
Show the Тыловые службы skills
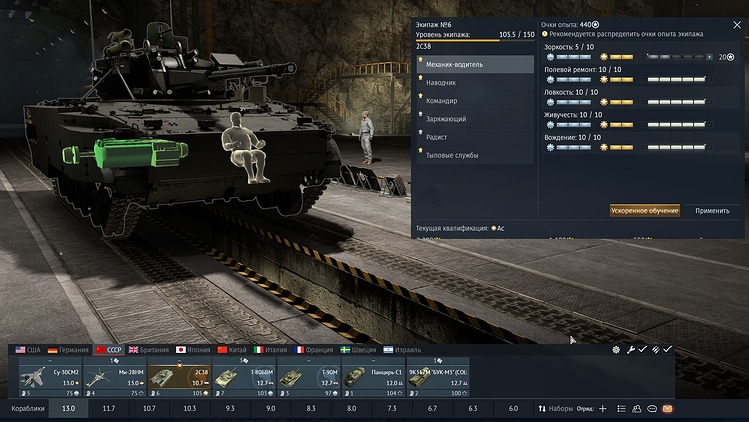[x=475, y=155]
